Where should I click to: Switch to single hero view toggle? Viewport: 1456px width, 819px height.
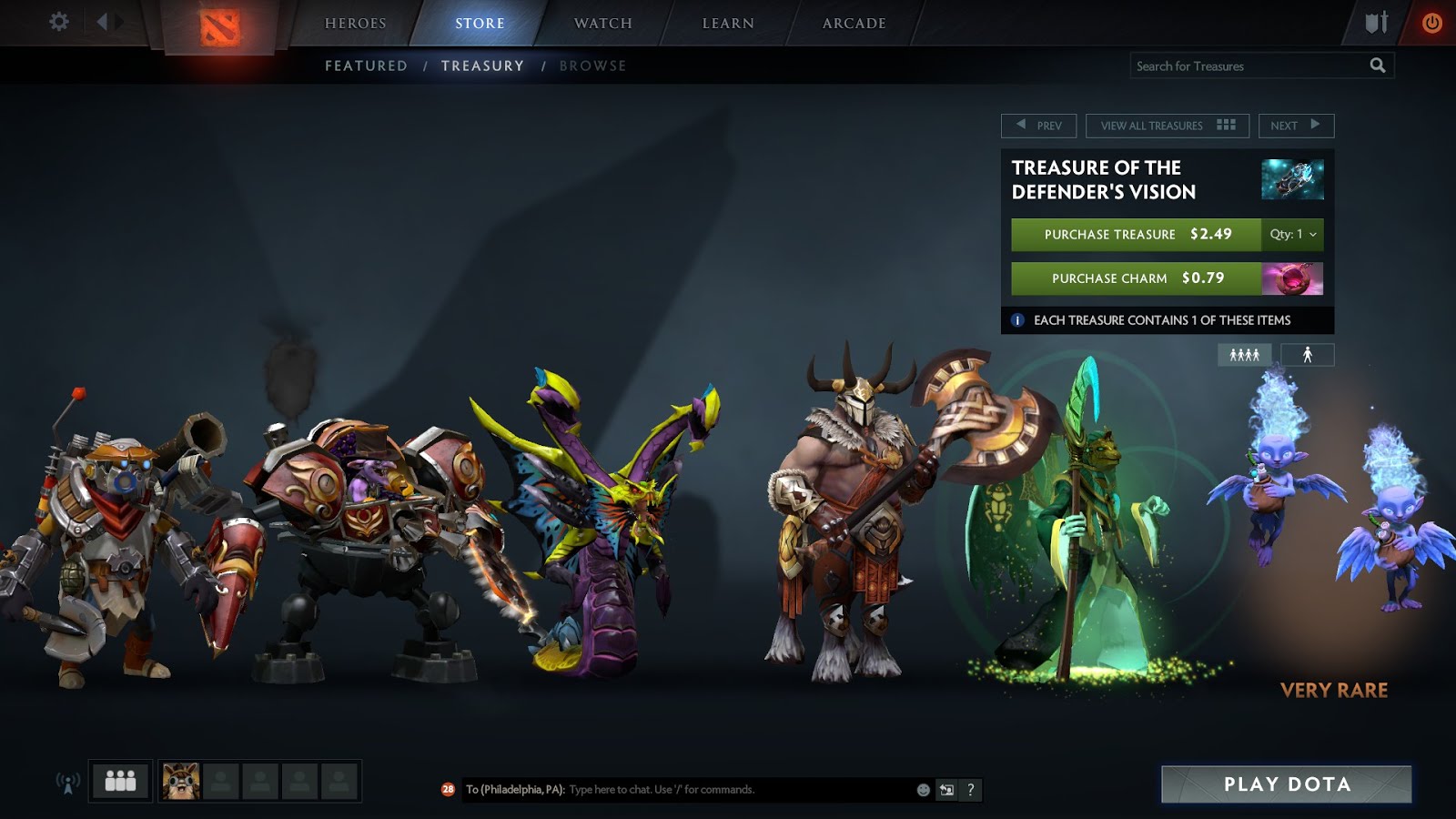[1307, 355]
